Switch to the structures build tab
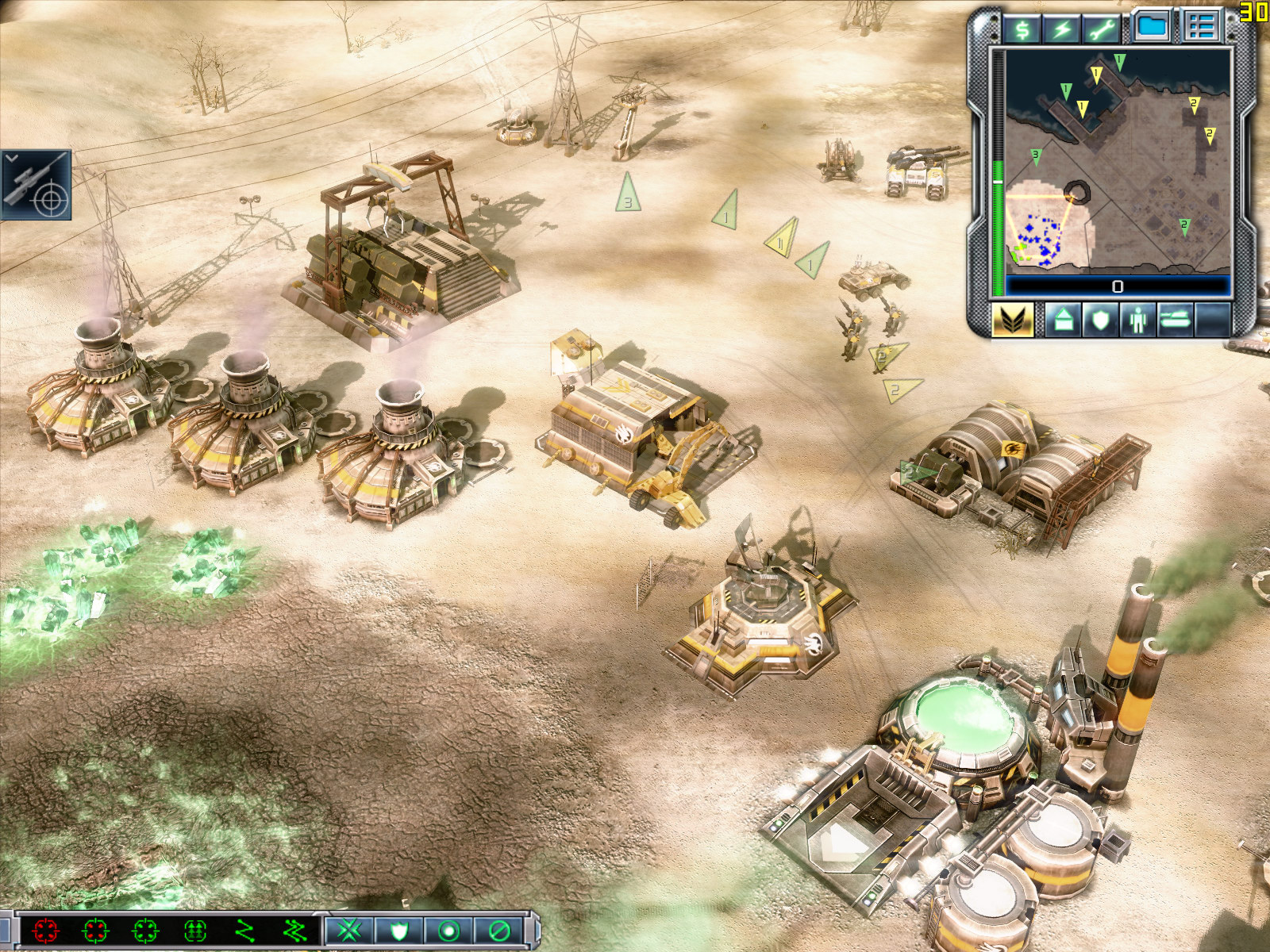 coord(1063,321)
